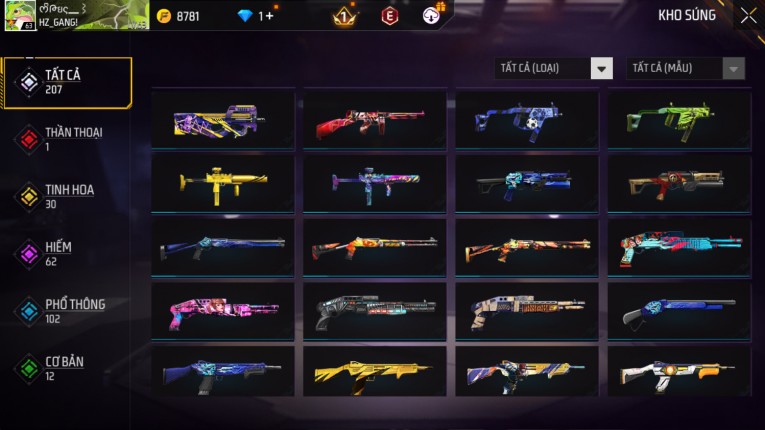Select the all-gold submachine gun skin
This screenshot has width=765, height=430.
click(x=223, y=183)
